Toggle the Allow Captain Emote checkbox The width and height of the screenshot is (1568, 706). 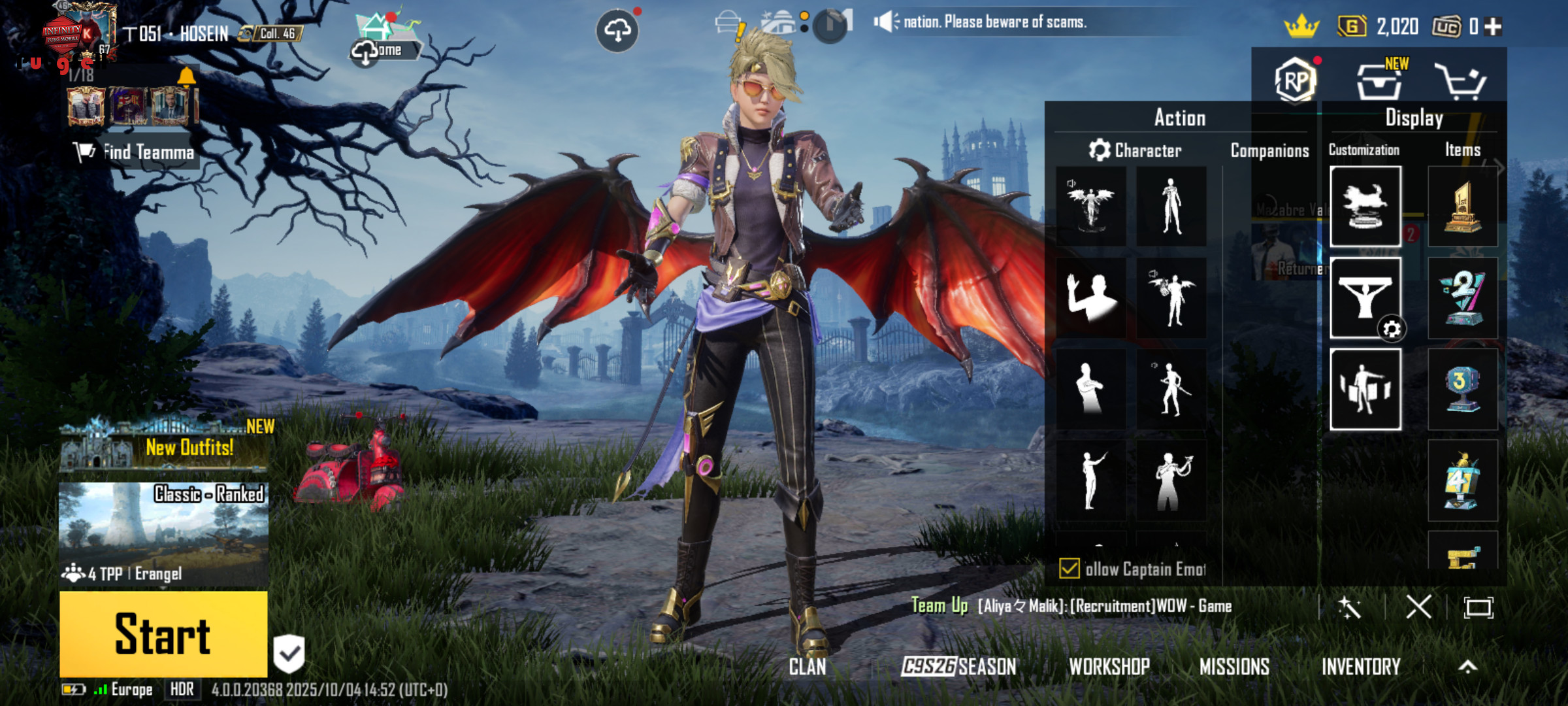tap(1070, 569)
